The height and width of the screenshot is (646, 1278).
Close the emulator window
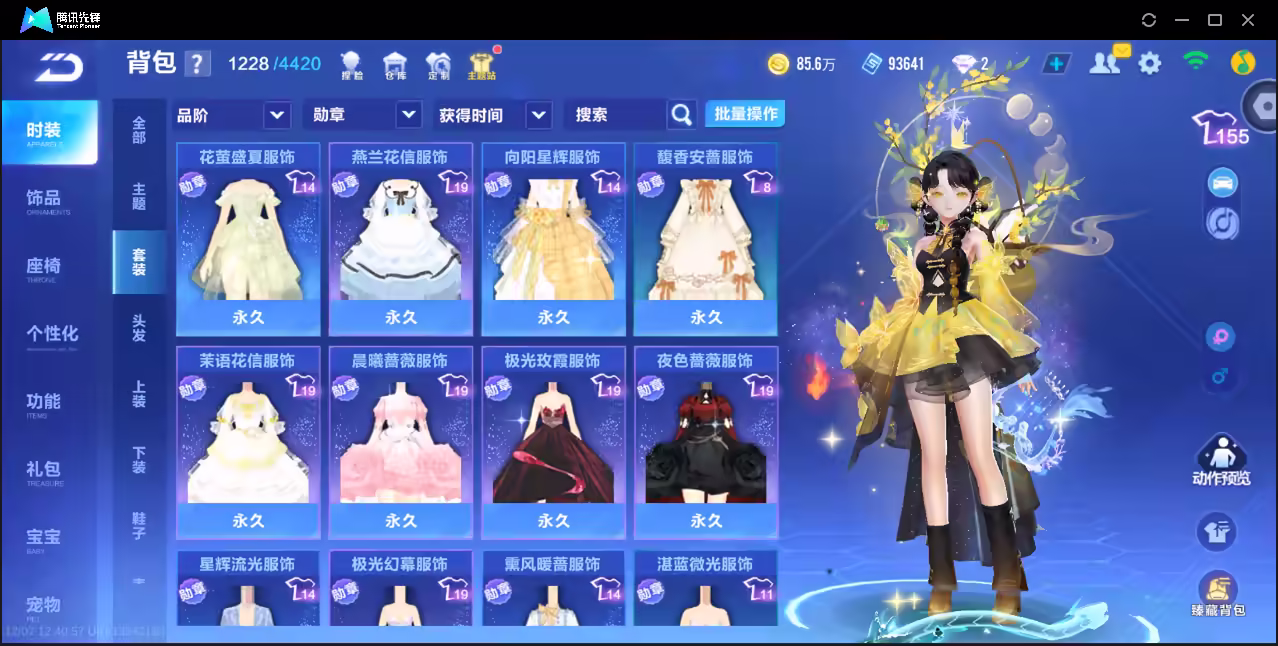click(x=1247, y=20)
